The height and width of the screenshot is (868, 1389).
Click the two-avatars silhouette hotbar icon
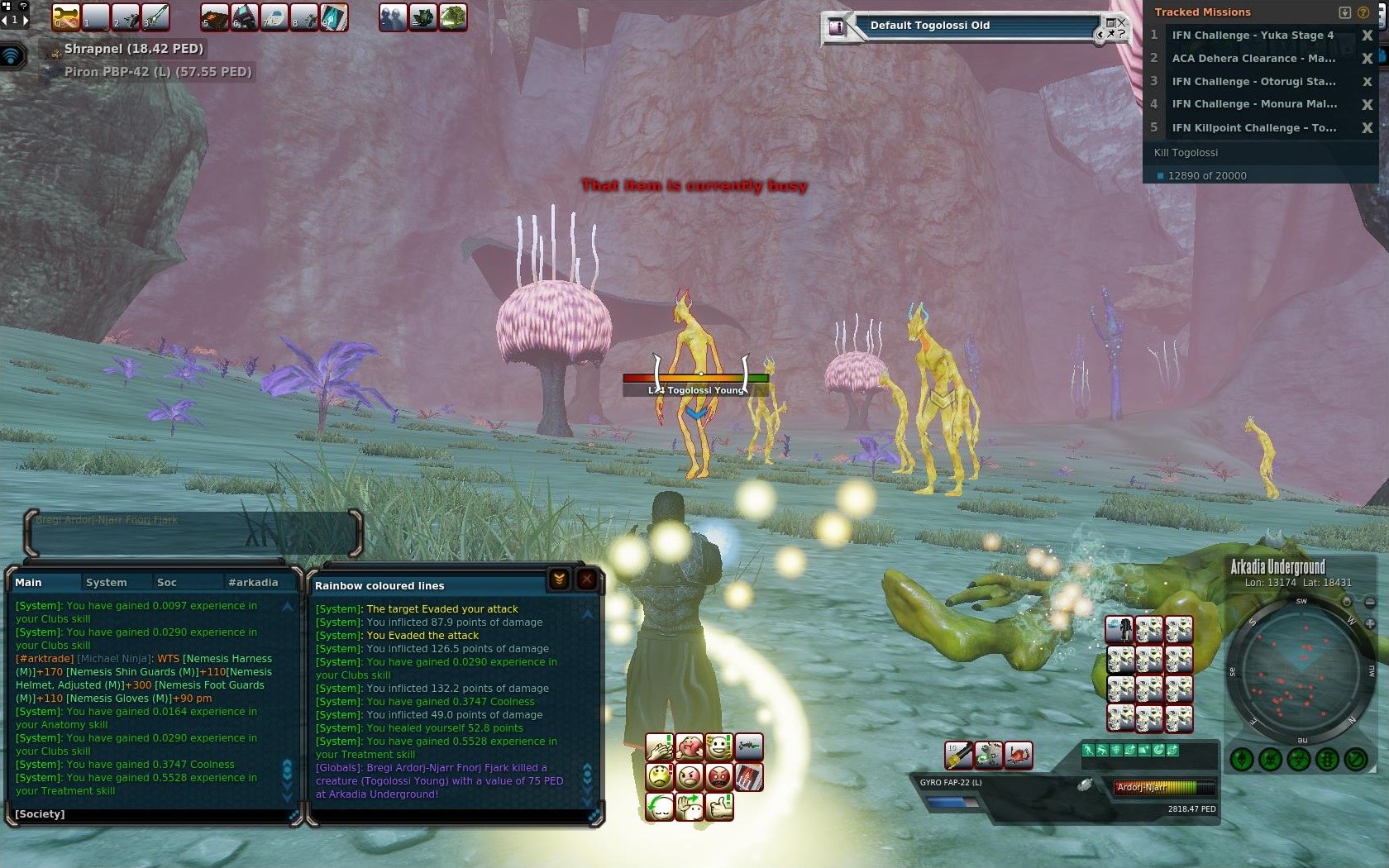pos(393,17)
